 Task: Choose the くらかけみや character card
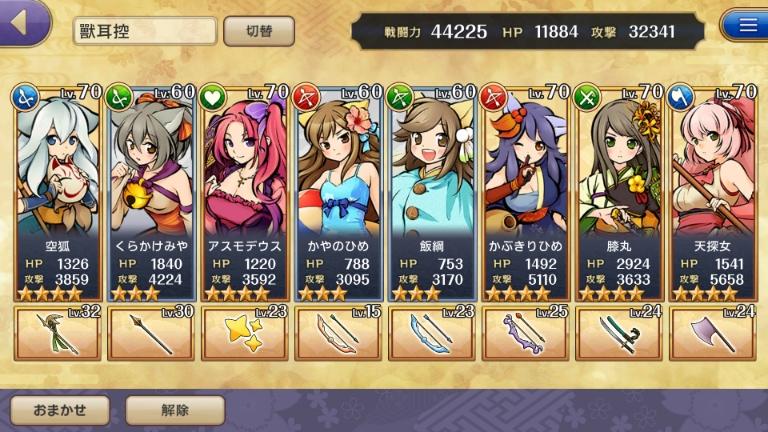[151, 190]
